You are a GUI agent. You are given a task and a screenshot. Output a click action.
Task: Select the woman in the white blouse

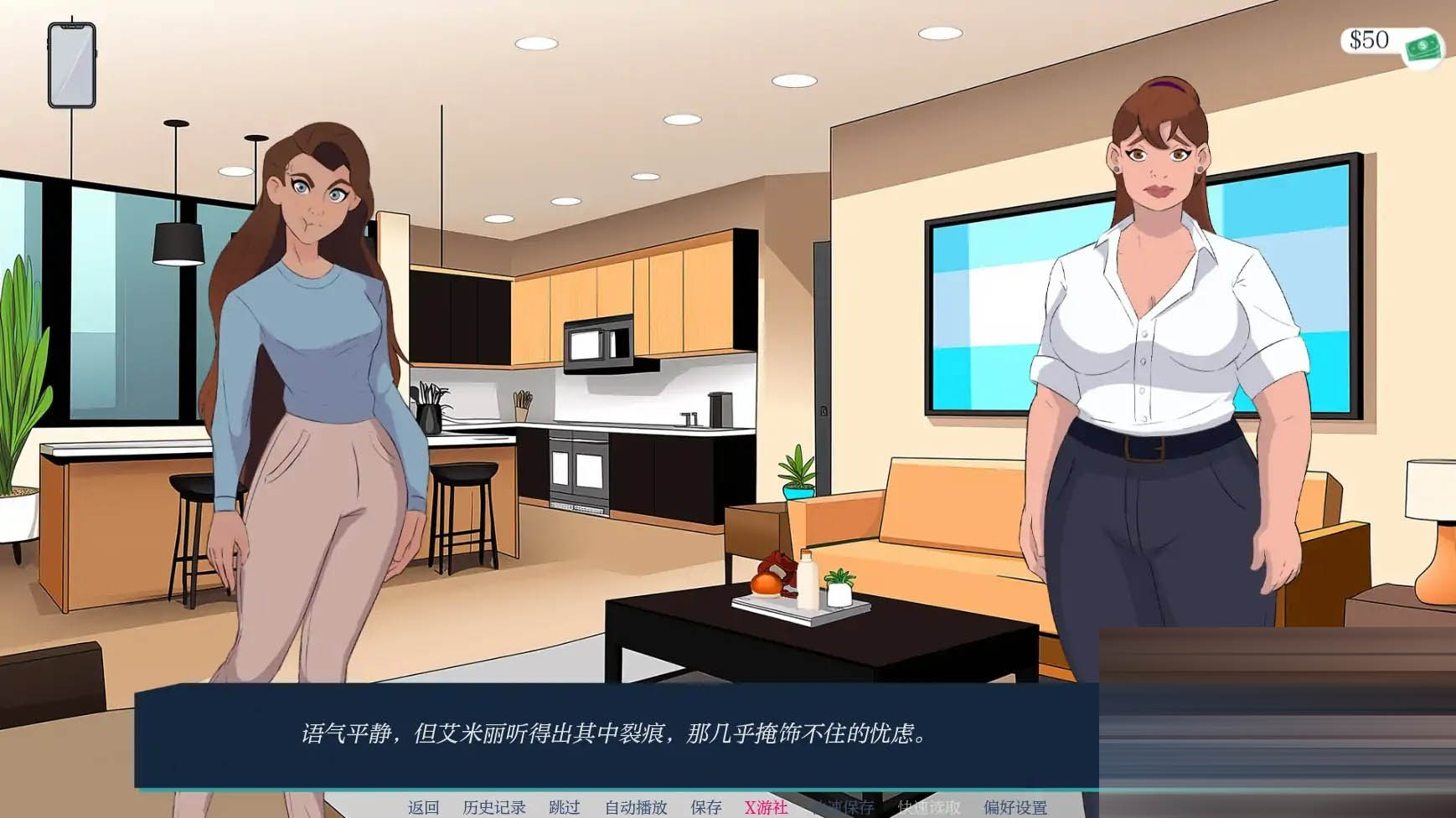click(1156, 352)
